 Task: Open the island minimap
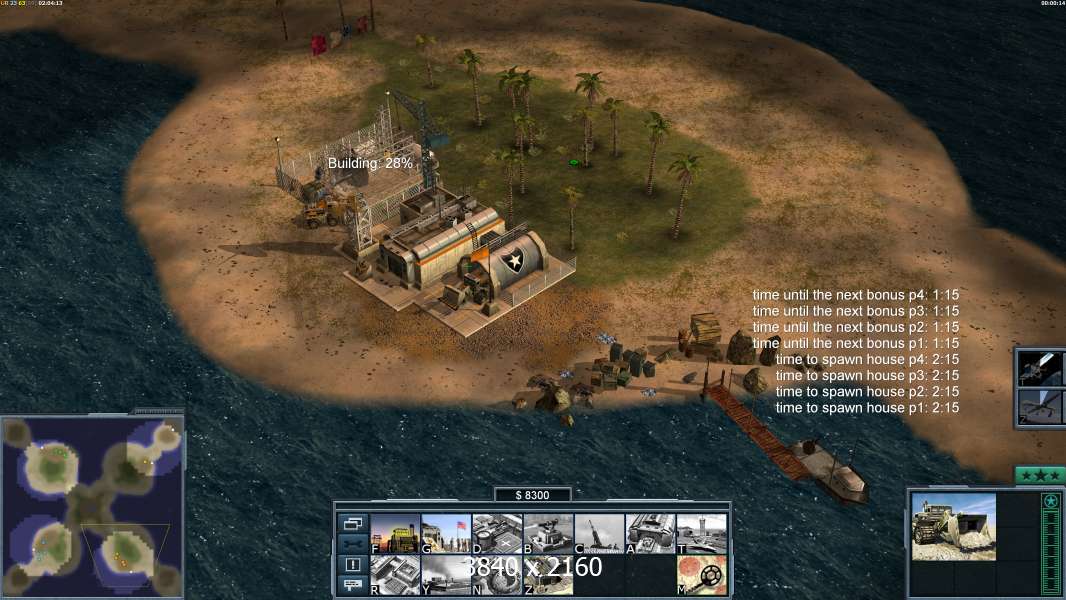click(92, 506)
